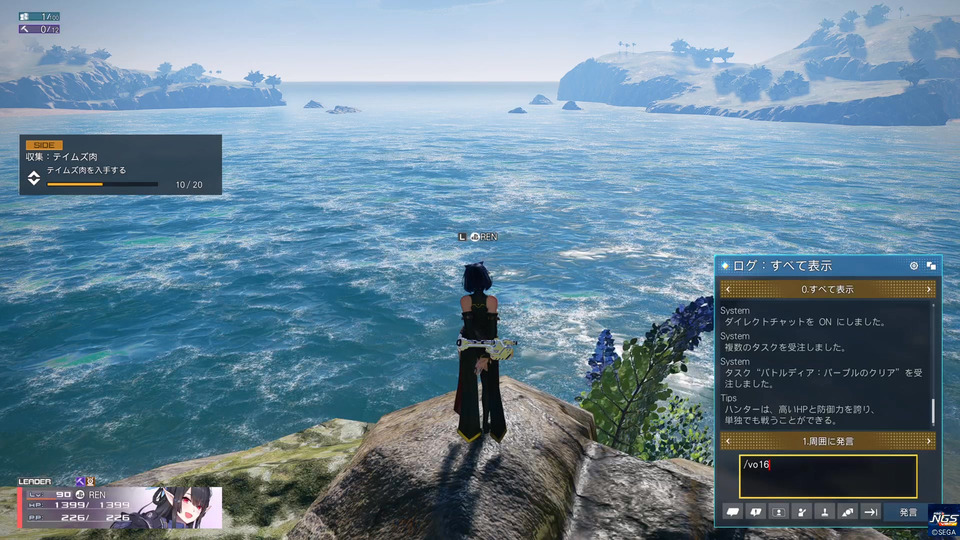The image size is (960, 540).
Task: Switch to the next chat channel
Action: 929,441
